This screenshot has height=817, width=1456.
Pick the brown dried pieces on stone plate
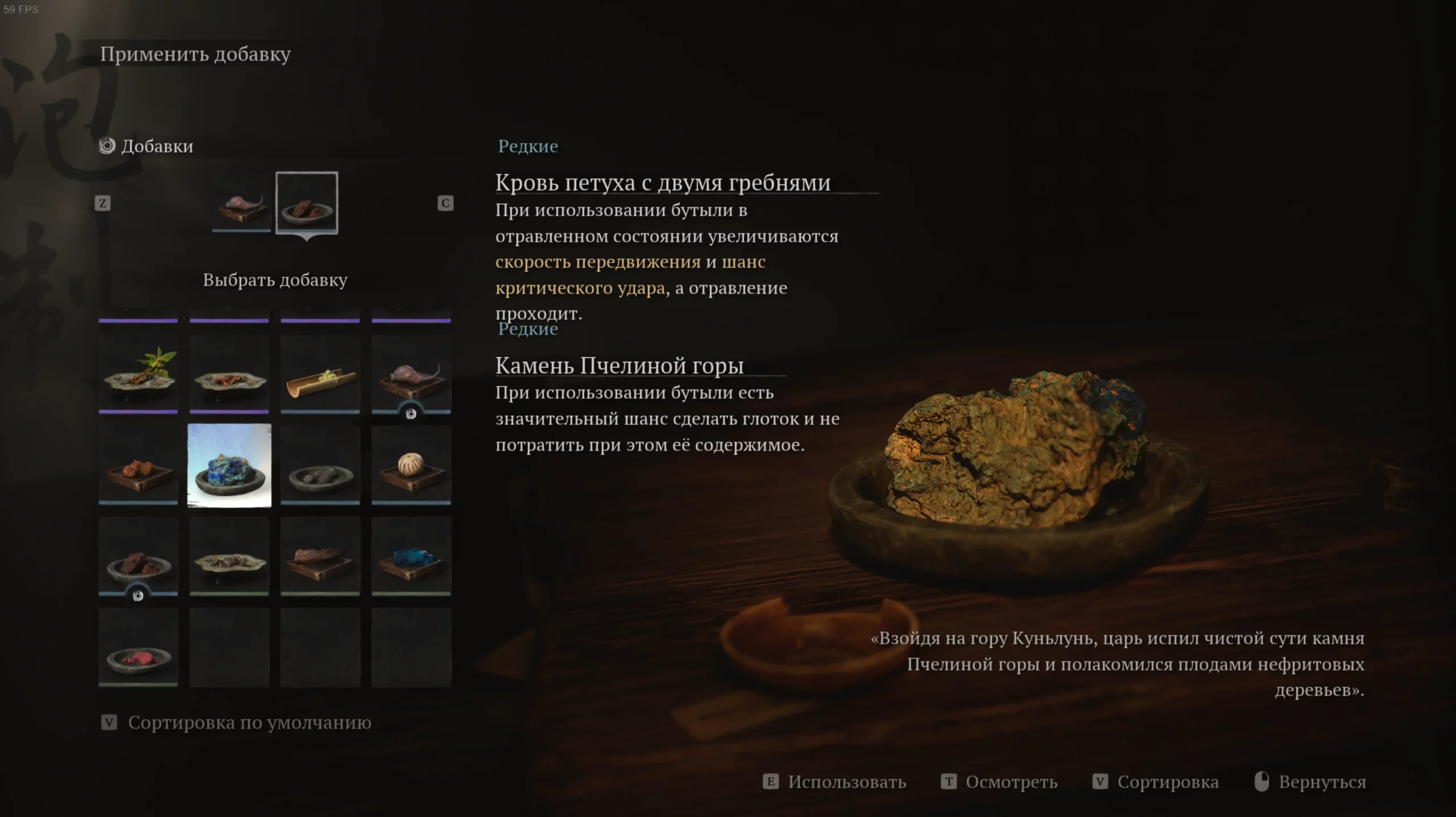coord(229,374)
